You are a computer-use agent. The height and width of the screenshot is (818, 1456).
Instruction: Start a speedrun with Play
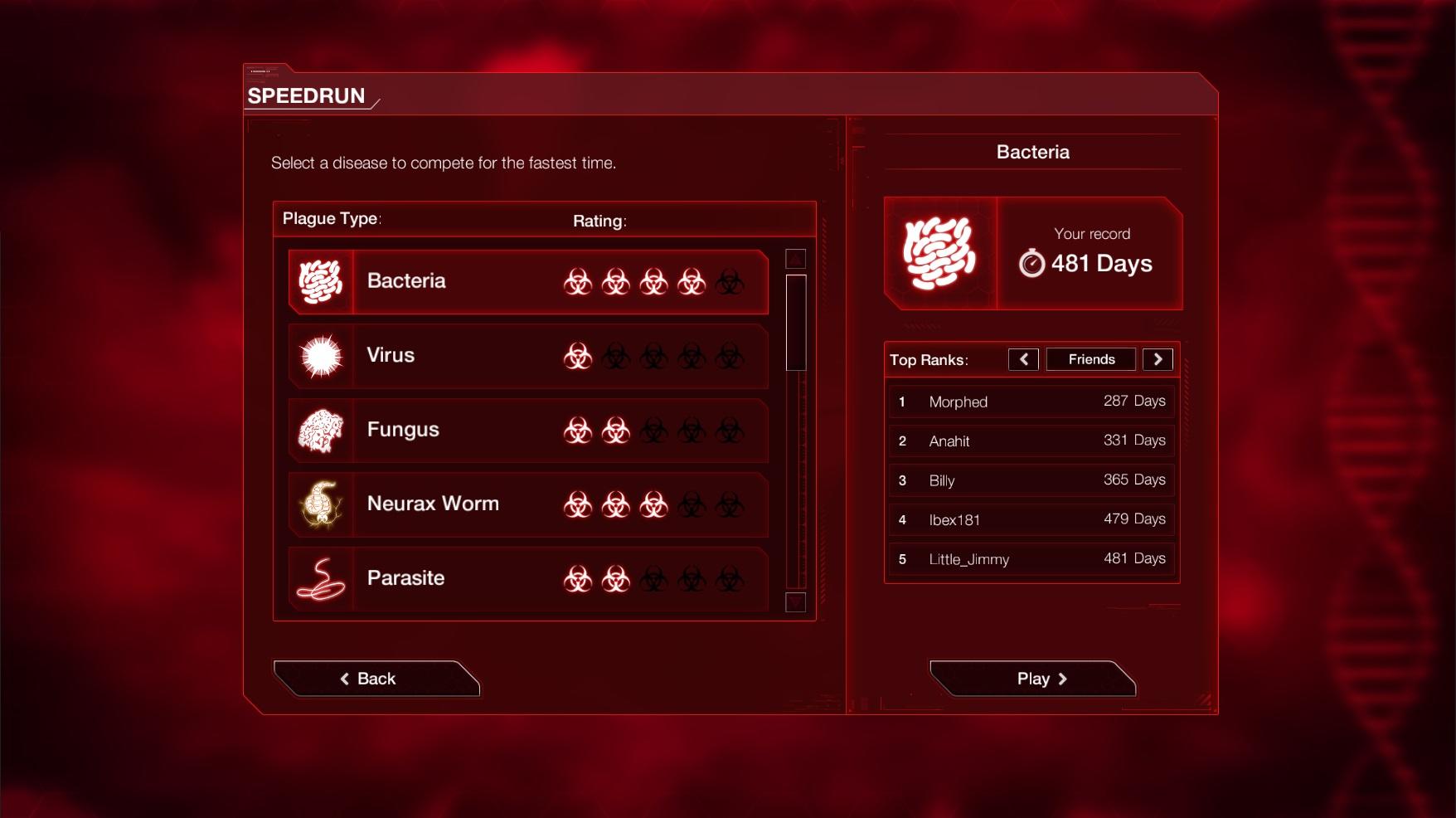pos(1032,678)
